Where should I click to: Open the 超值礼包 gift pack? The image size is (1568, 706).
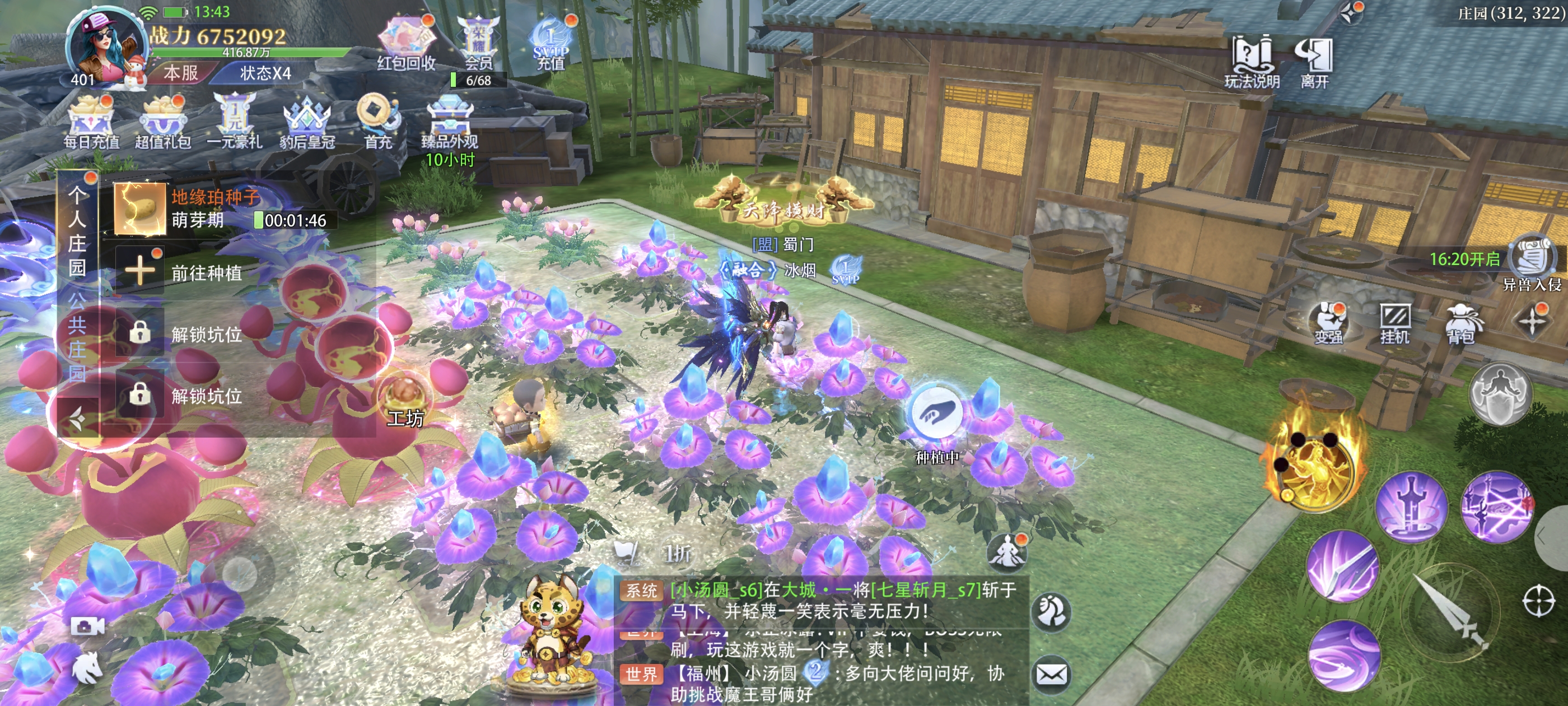click(x=162, y=122)
